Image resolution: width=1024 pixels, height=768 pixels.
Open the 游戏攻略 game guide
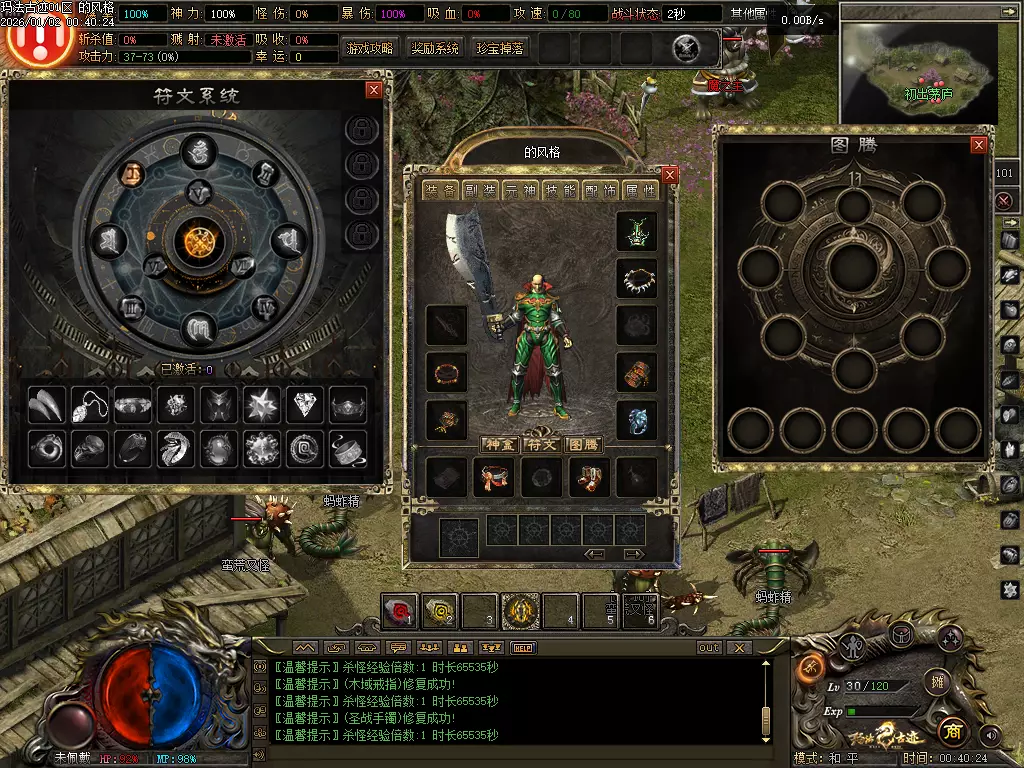pos(370,48)
